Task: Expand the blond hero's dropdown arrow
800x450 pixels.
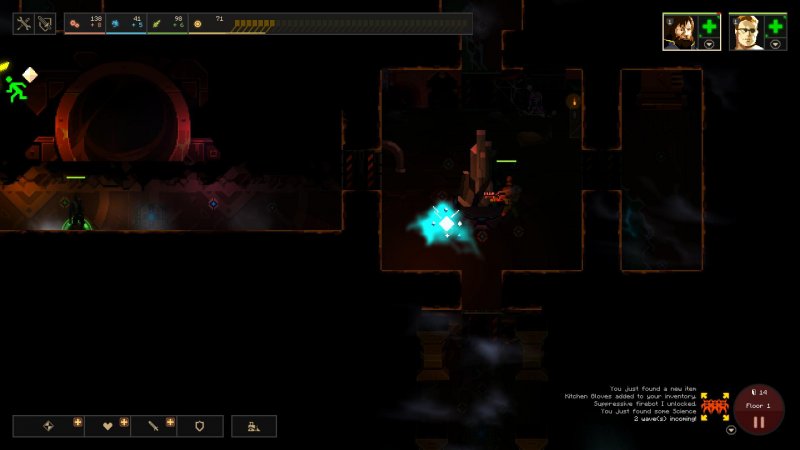Action: click(775, 45)
